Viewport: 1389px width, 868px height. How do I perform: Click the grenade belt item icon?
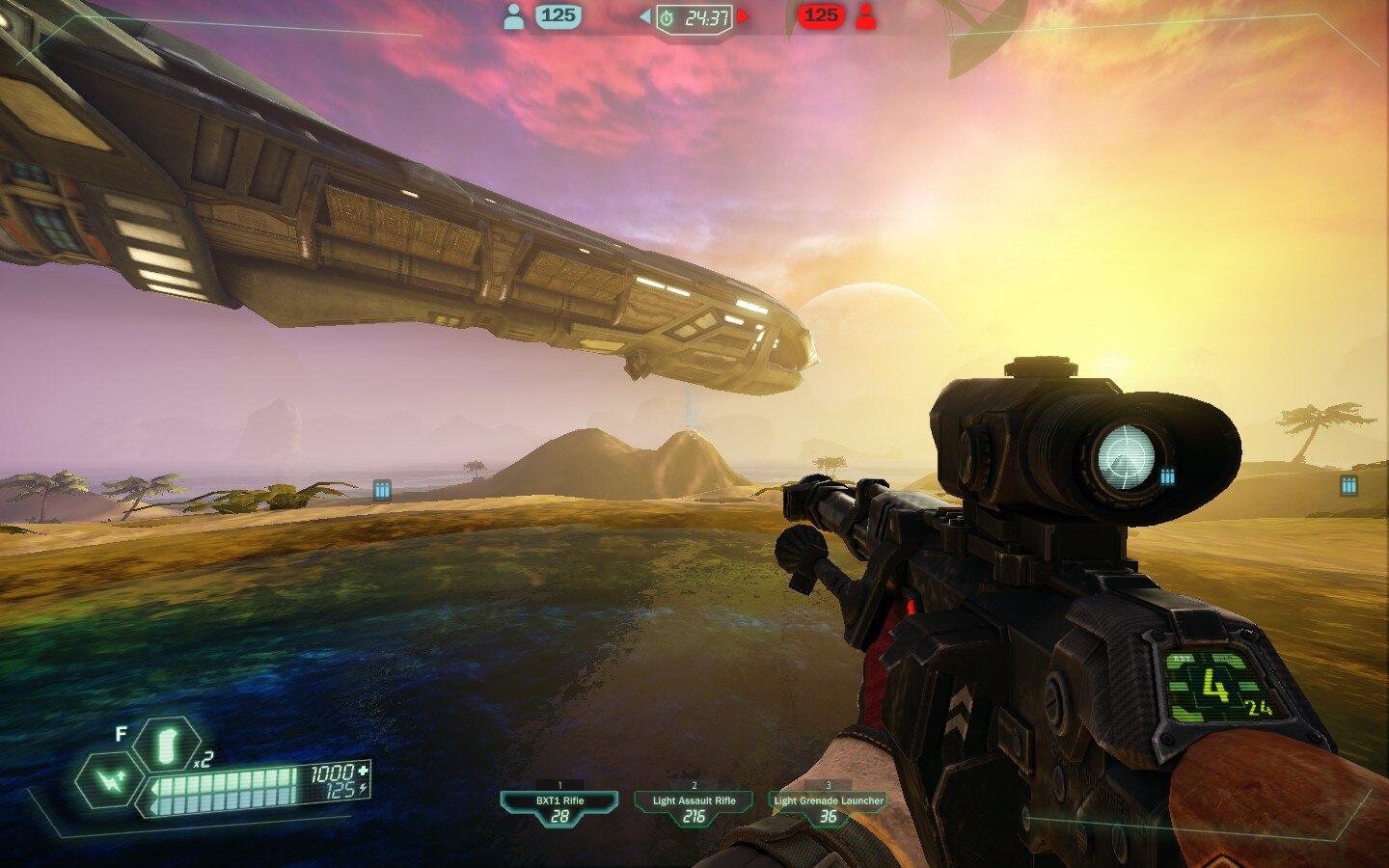[x=166, y=746]
